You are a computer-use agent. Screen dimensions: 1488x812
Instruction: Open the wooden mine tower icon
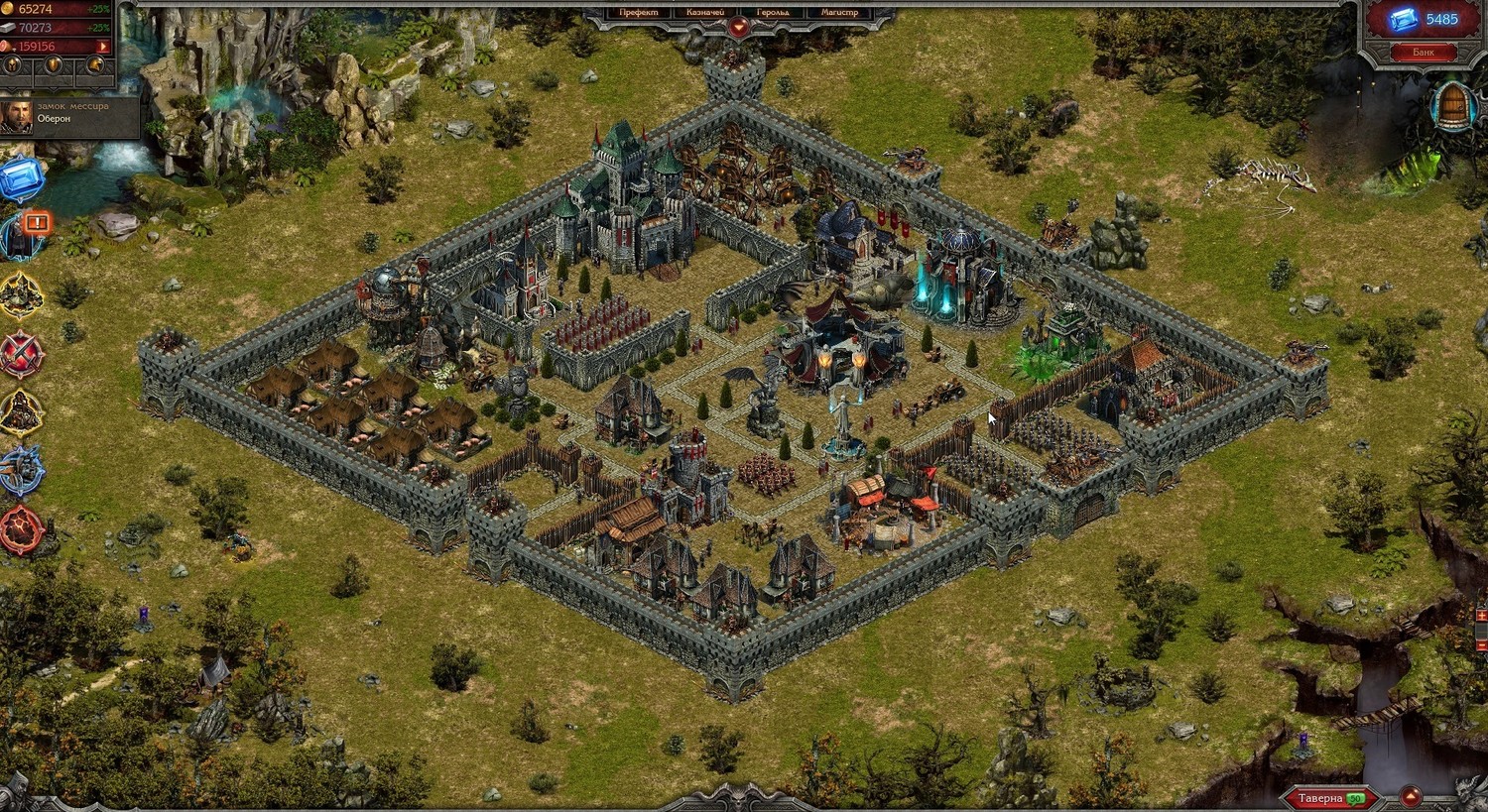[20, 411]
